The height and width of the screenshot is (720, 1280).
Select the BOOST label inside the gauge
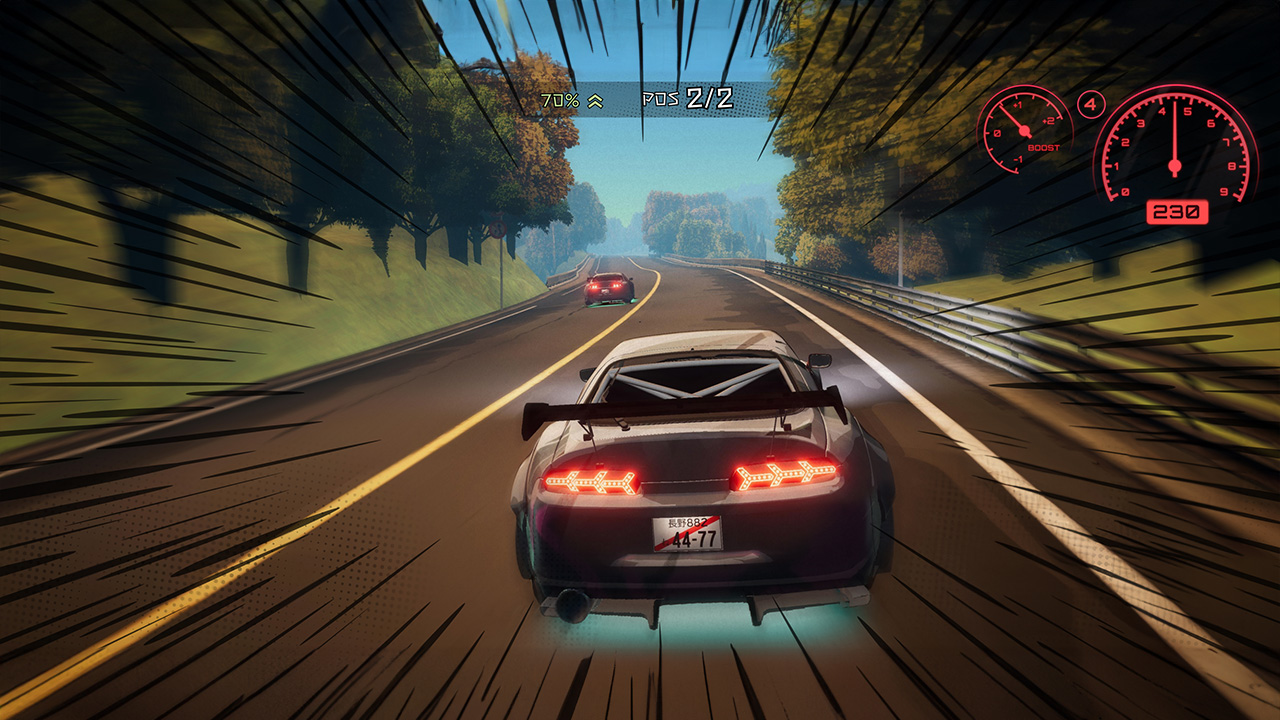(1044, 147)
